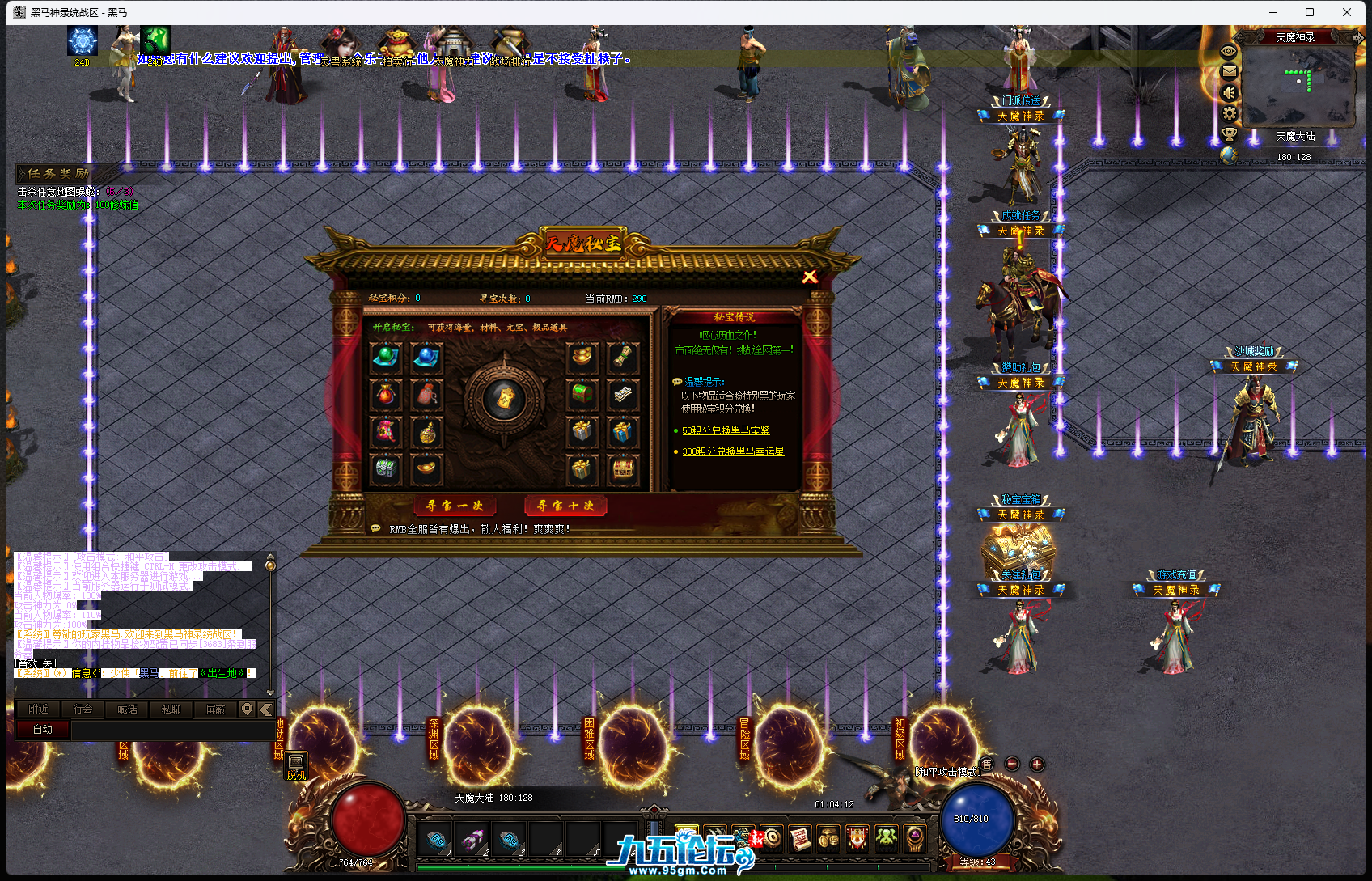This screenshot has height=881, width=1372.
Task: Select the first skill in the hotbar
Action: 435,839
